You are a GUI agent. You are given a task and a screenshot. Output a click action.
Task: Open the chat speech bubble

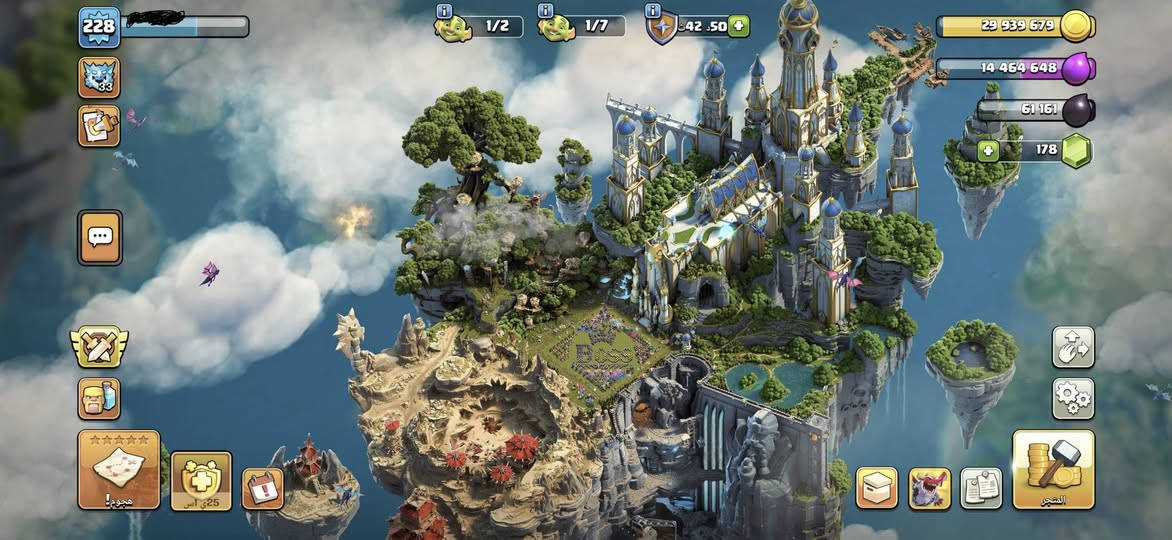coord(100,237)
